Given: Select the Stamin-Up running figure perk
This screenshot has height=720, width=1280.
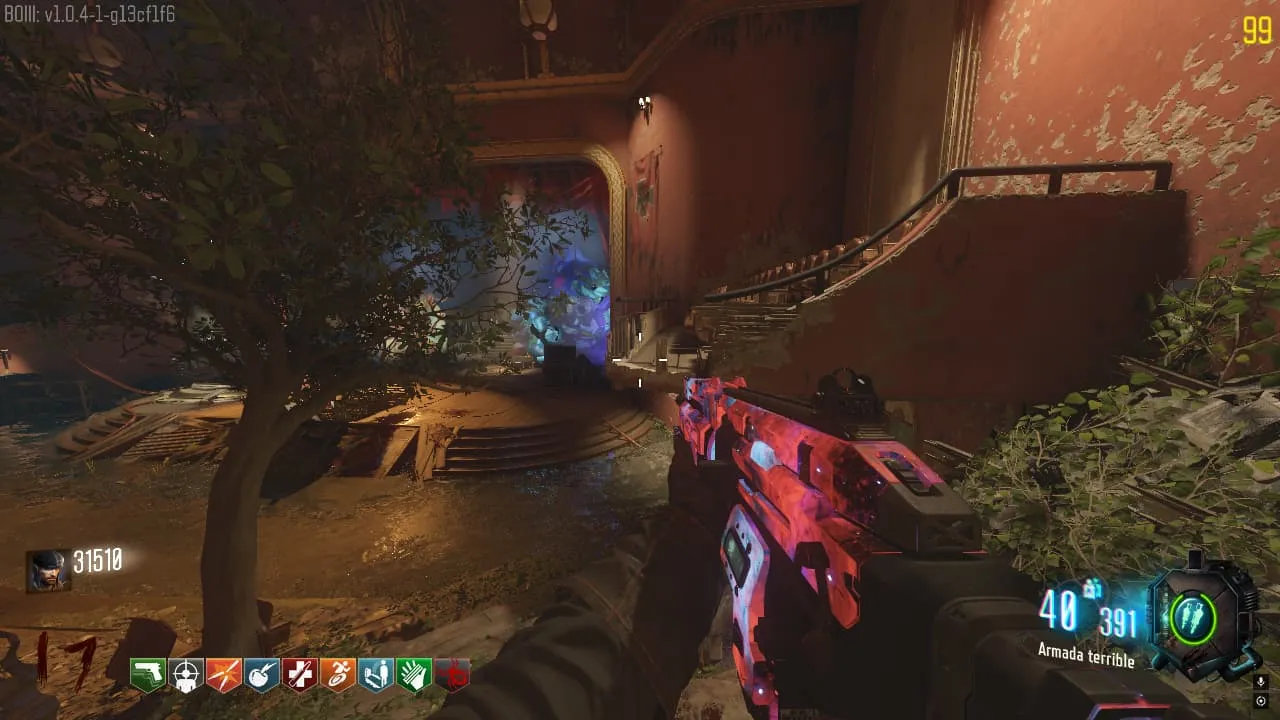Looking at the screenshot, I should pos(338,676).
